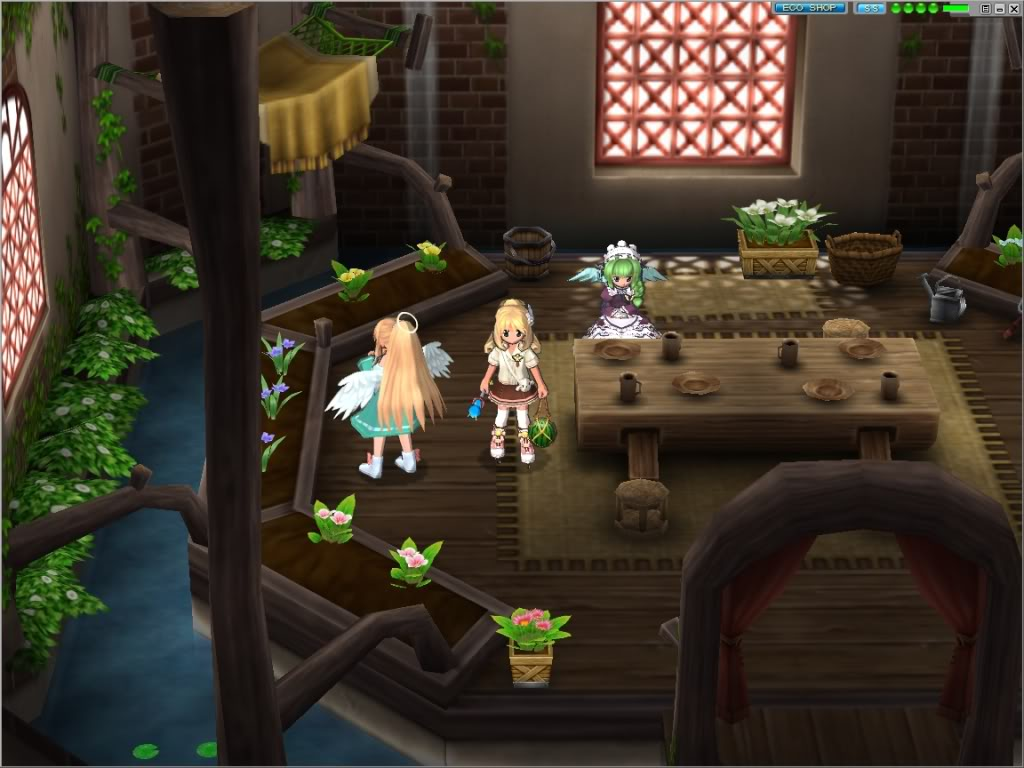The image size is (1024, 768).
Task: Open the window menu icon
Action: point(985,8)
